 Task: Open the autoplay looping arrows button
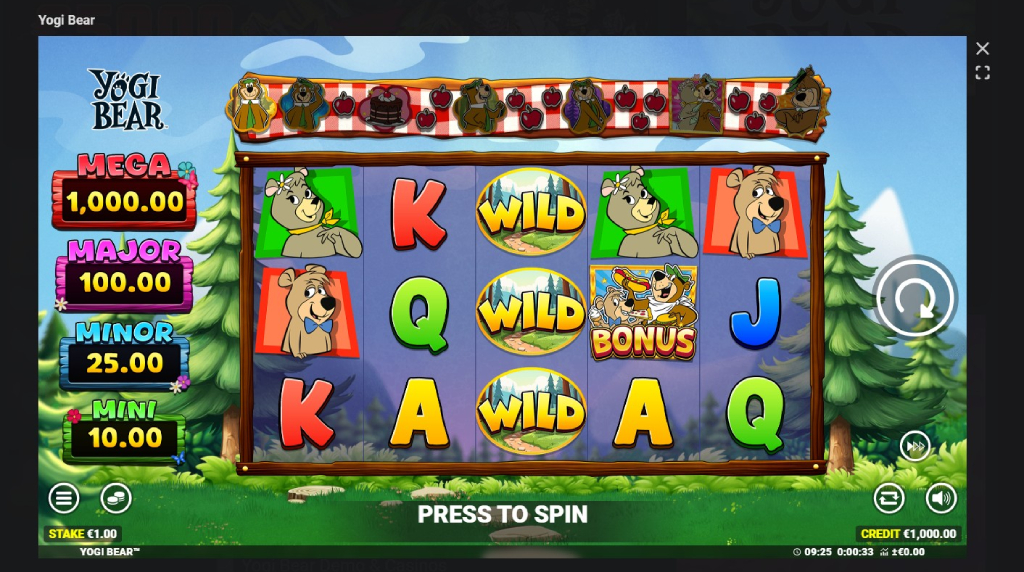click(888, 497)
